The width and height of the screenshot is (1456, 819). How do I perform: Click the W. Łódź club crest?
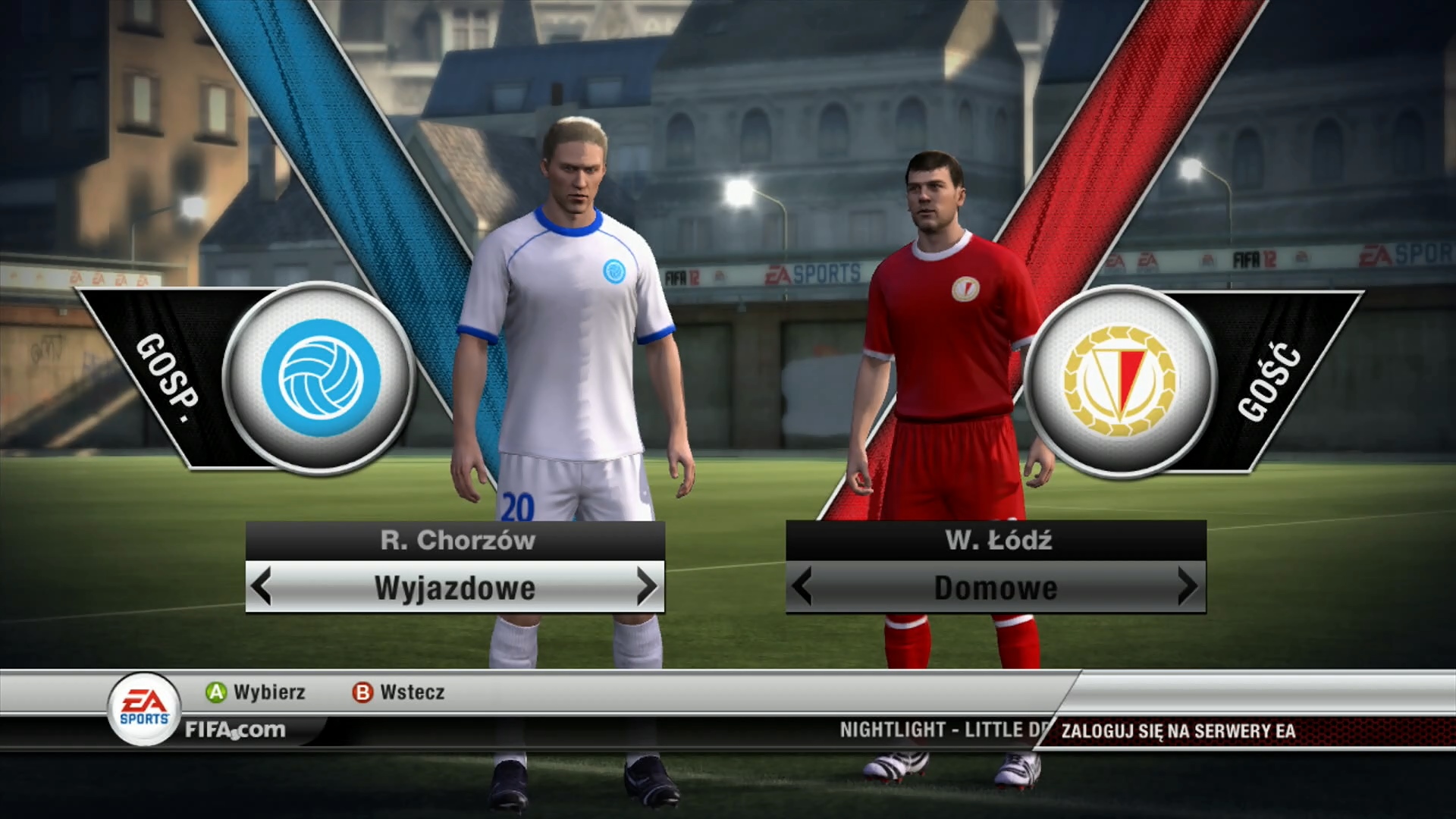1119,381
